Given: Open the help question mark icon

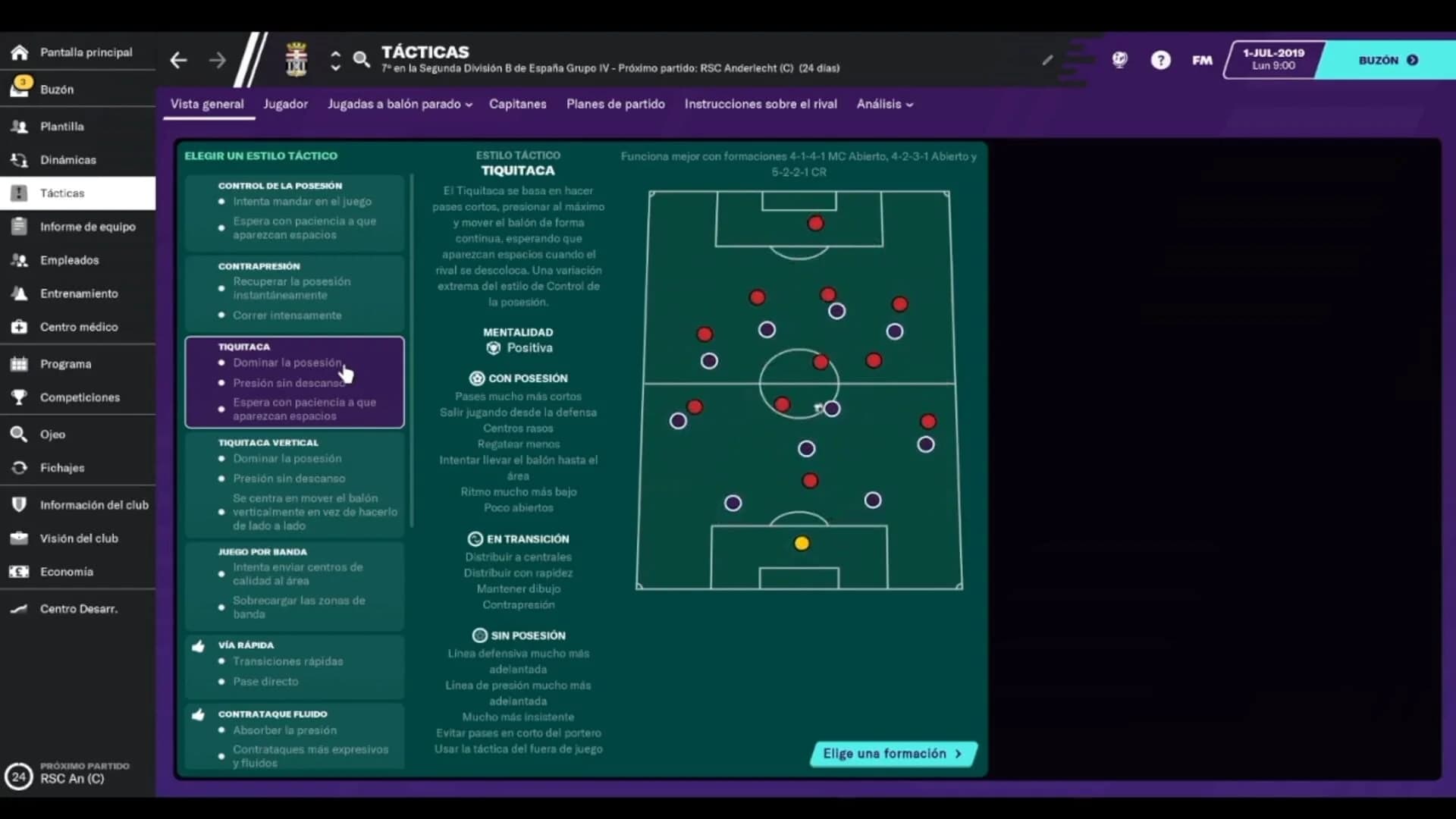Looking at the screenshot, I should 1160,59.
